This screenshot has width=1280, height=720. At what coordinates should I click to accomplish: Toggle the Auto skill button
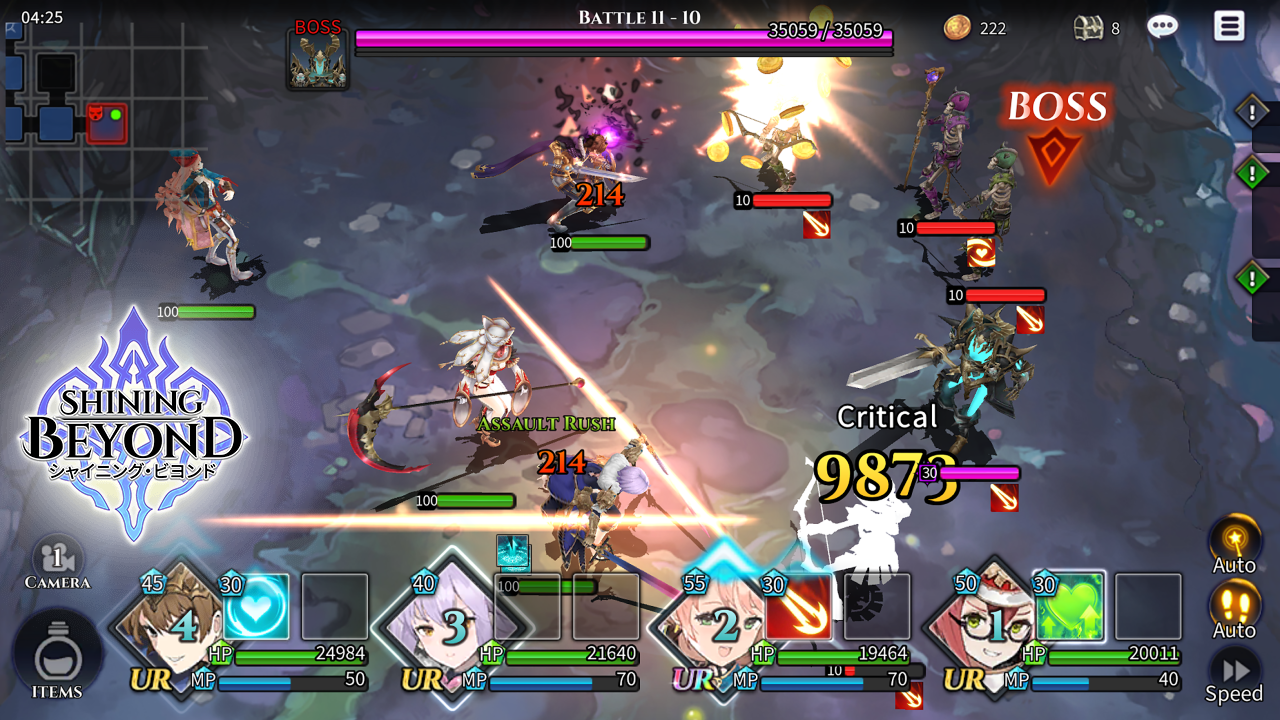click(x=1234, y=544)
